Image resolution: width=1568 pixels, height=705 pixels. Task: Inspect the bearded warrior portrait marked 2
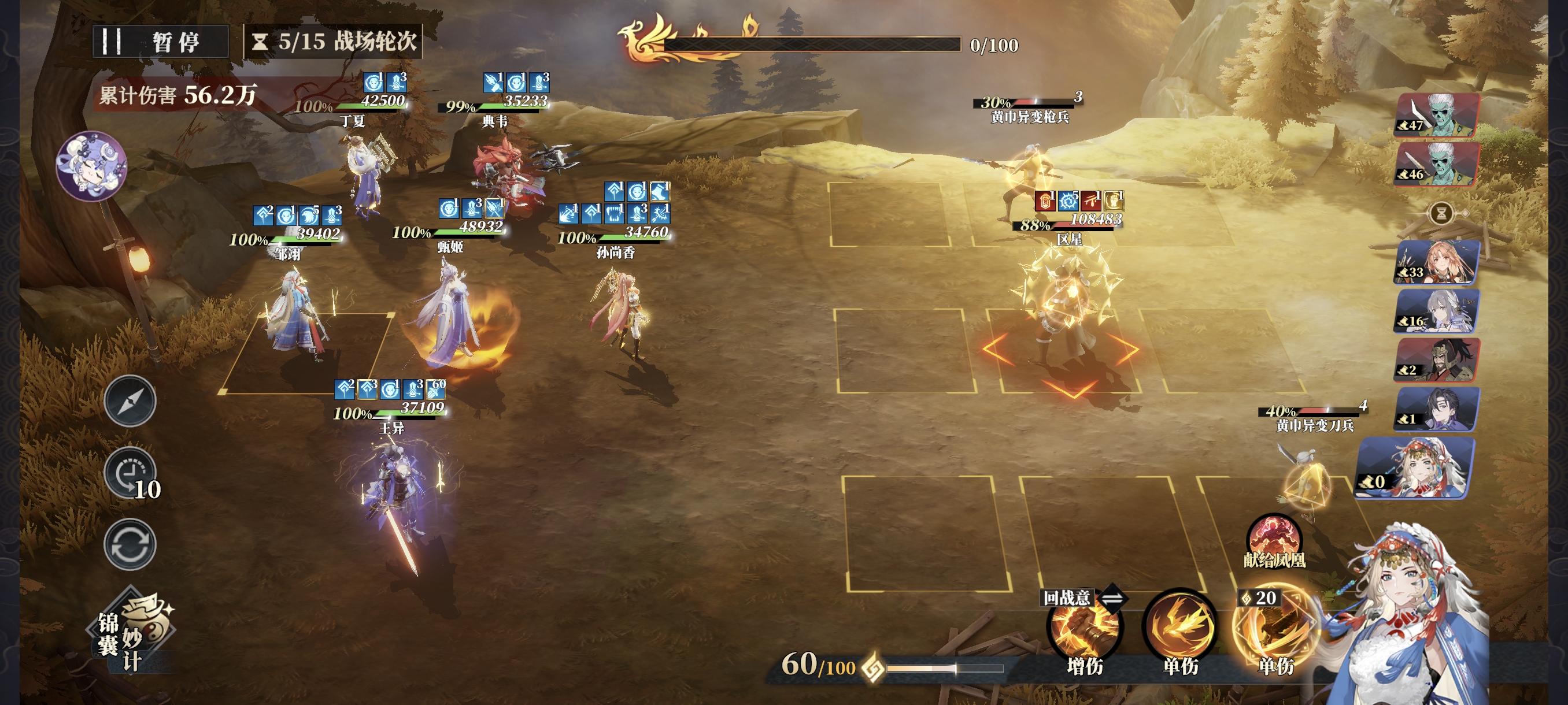[1437, 360]
